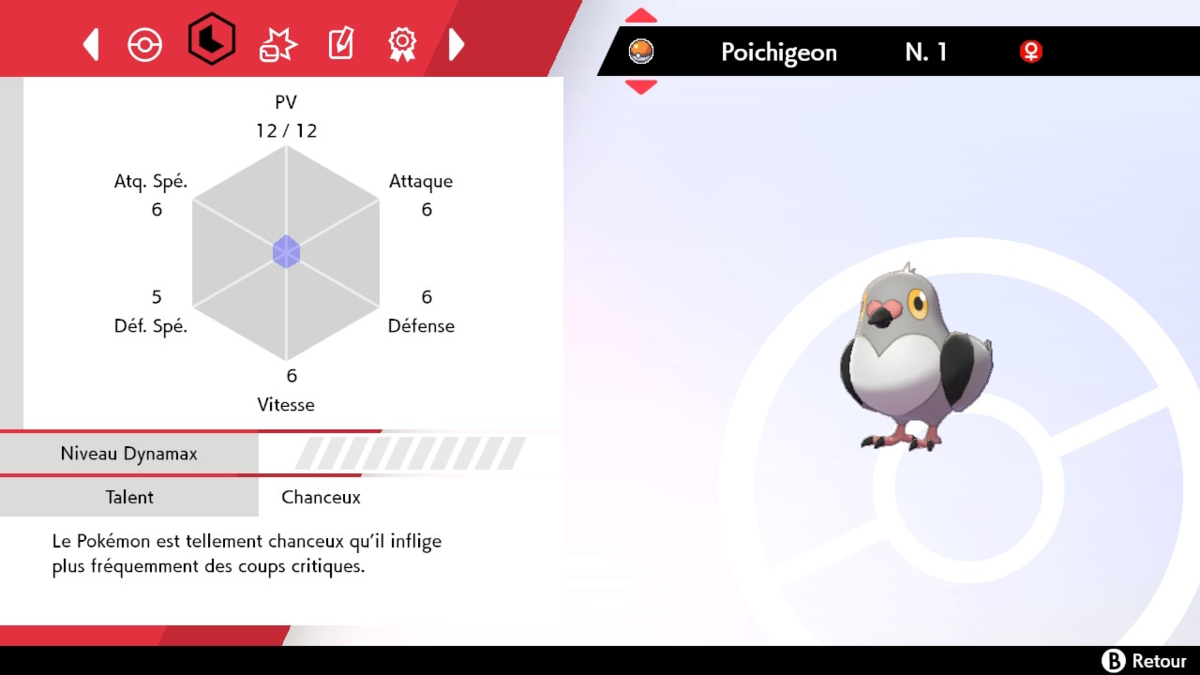This screenshot has height=675, width=1200.
Task: Open the moves tab with burst icon
Action: click(x=277, y=44)
